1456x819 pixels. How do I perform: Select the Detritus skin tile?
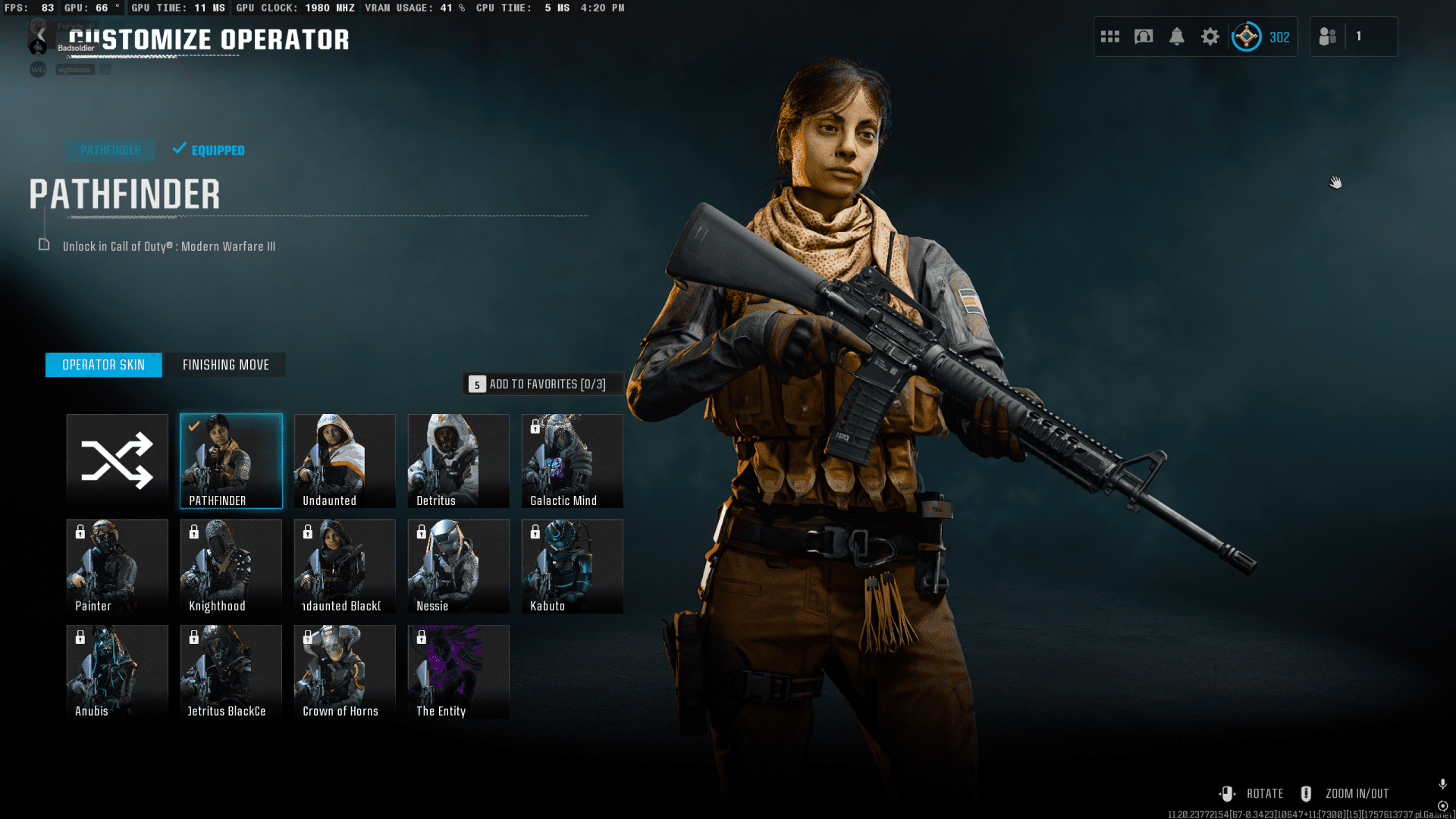point(459,460)
